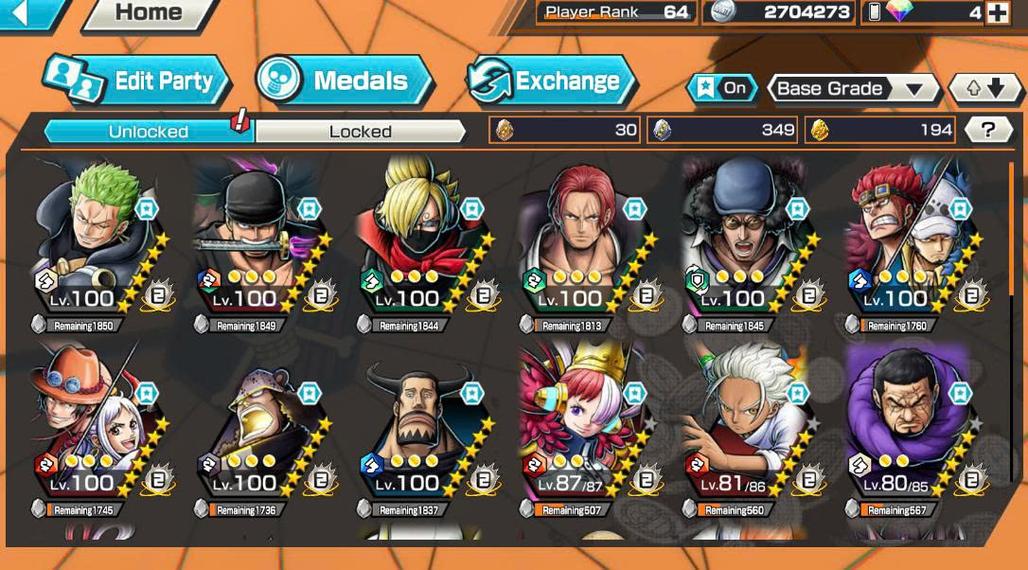
Task: Return to the Home screen
Action: pos(146,13)
